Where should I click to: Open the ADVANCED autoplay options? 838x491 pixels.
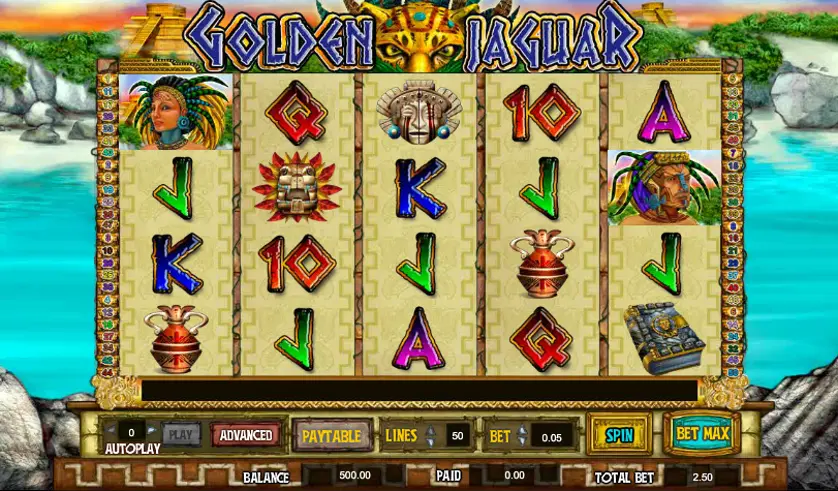246,435
